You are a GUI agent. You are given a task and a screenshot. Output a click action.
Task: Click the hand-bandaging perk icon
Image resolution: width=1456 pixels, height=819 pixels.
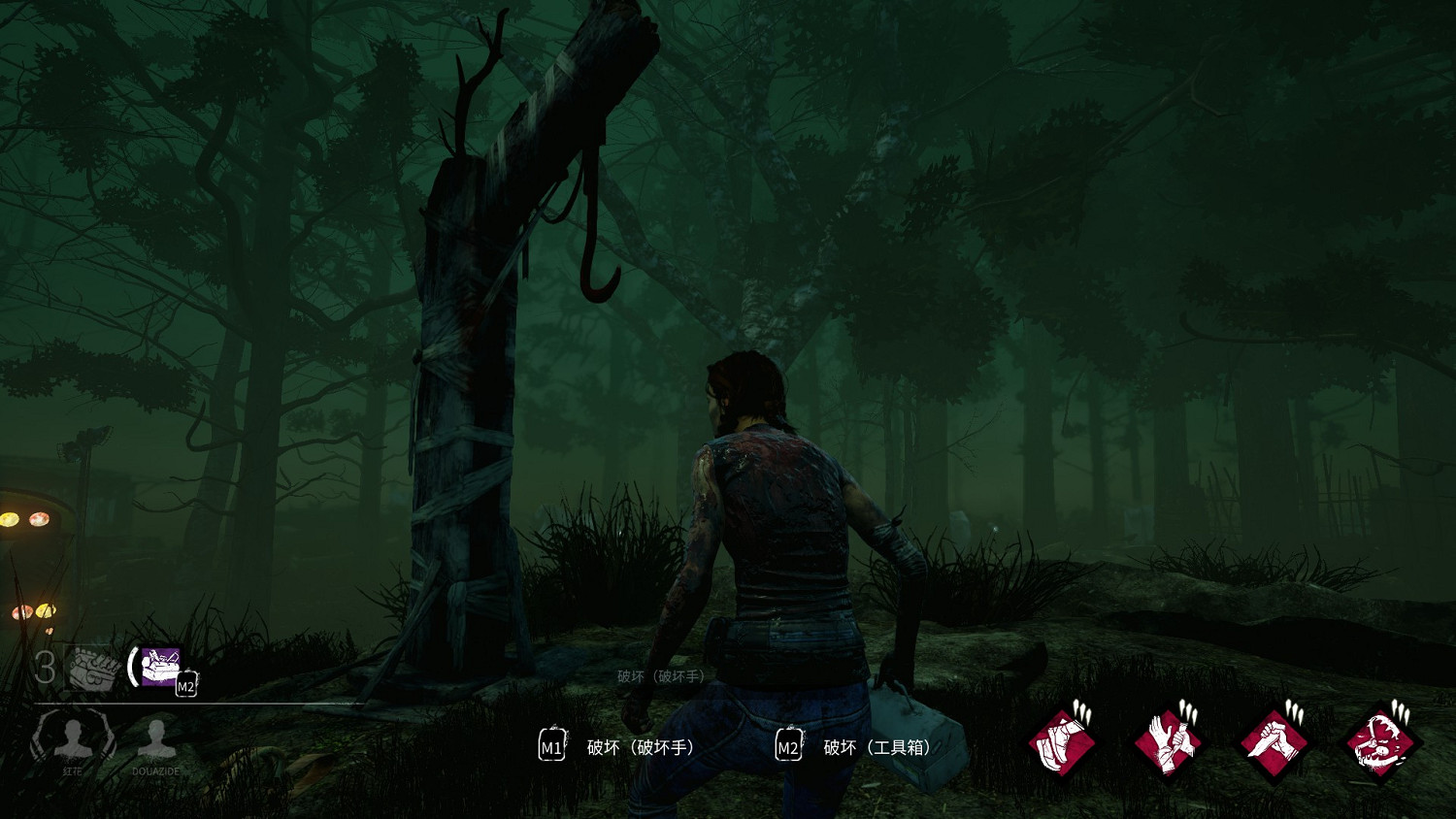coord(1169,743)
